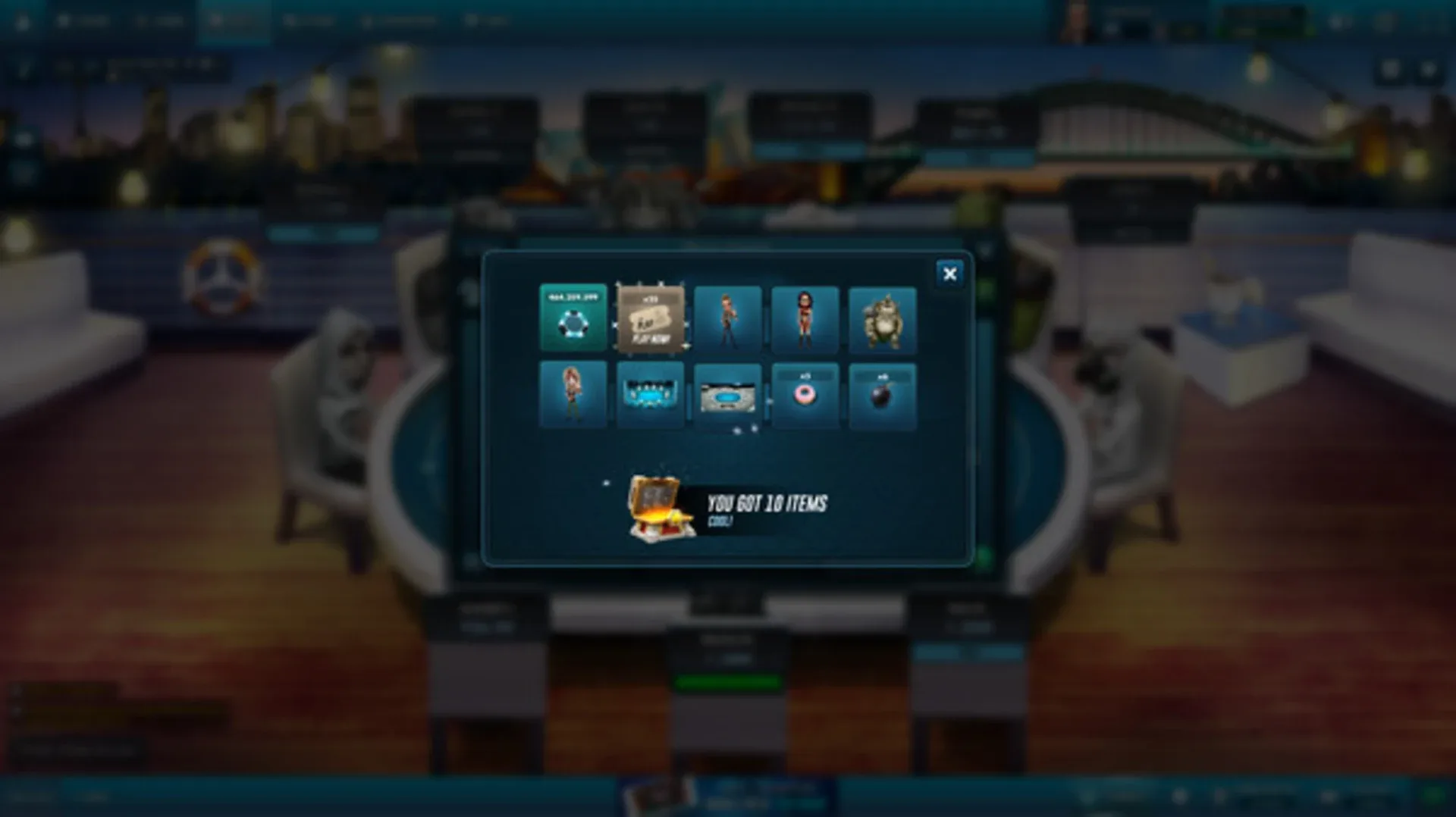Select the red-dressed female avatar reward

pos(806,321)
